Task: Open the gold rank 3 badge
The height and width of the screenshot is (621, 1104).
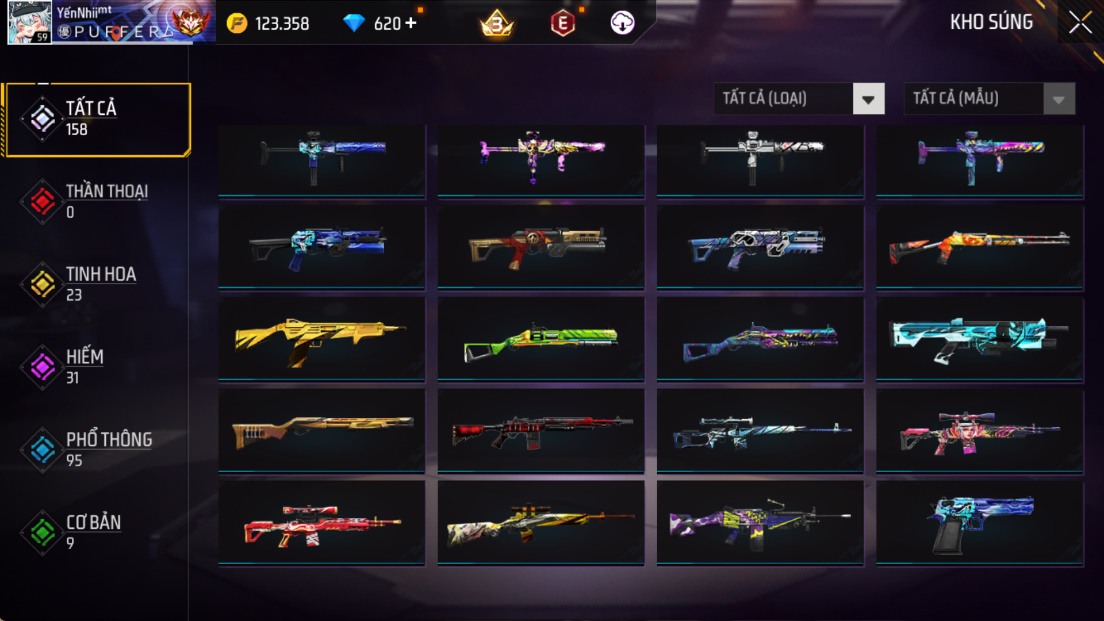Action: (496, 23)
